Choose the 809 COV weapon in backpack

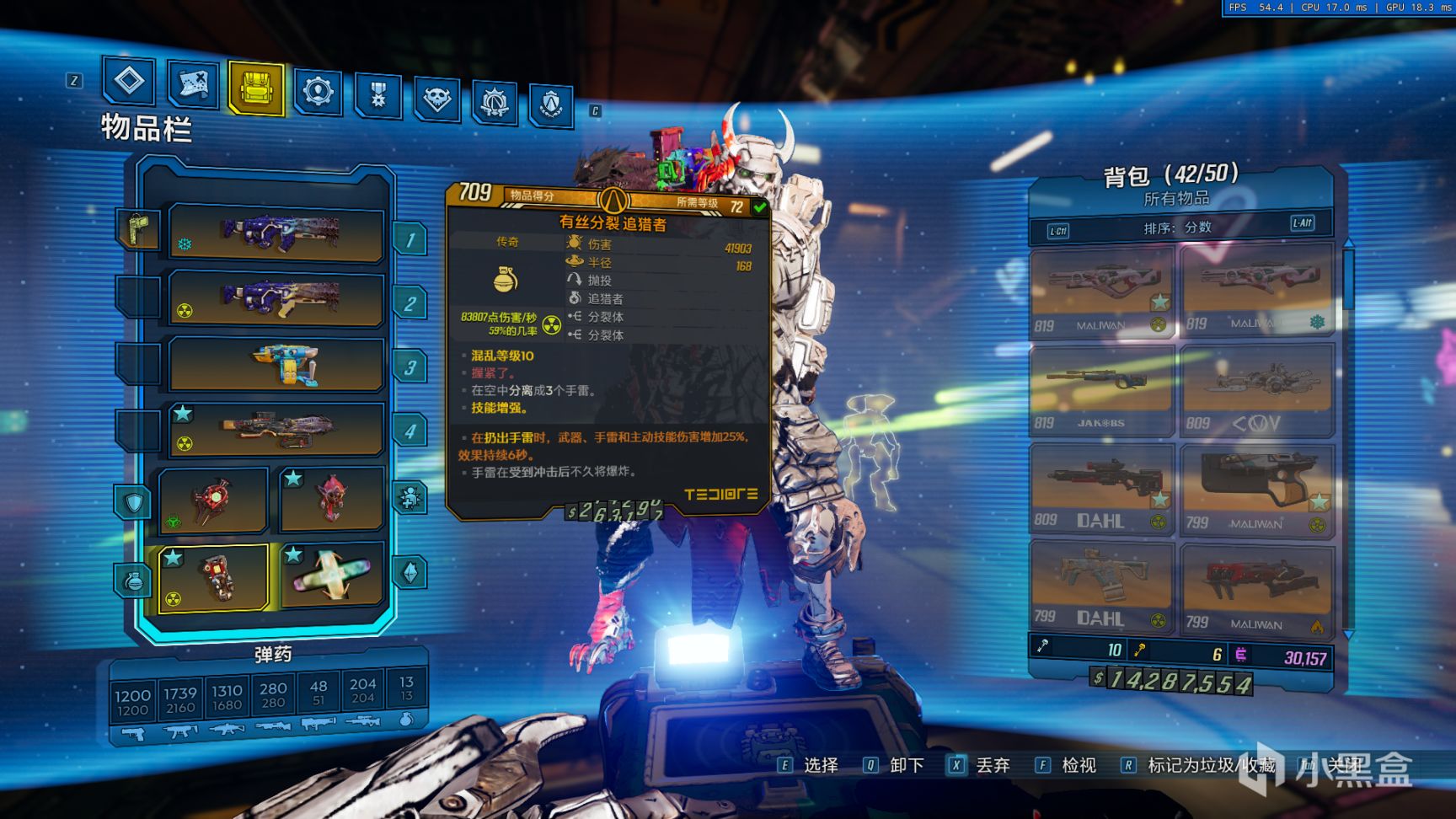point(1255,391)
